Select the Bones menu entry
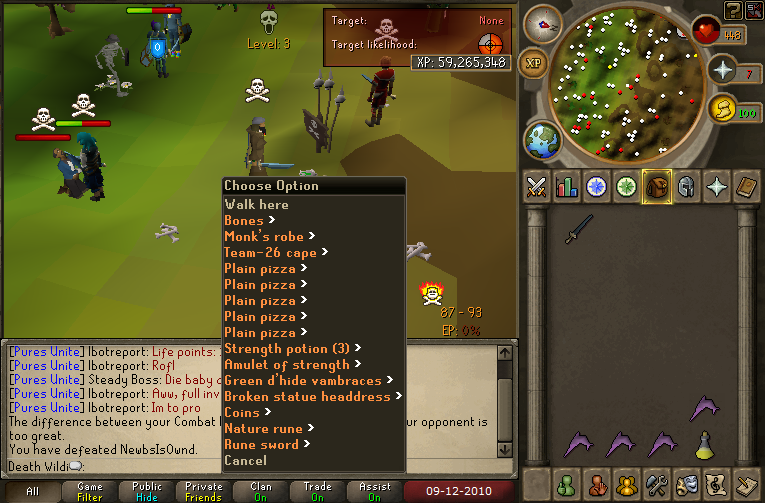 click(x=245, y=220)
